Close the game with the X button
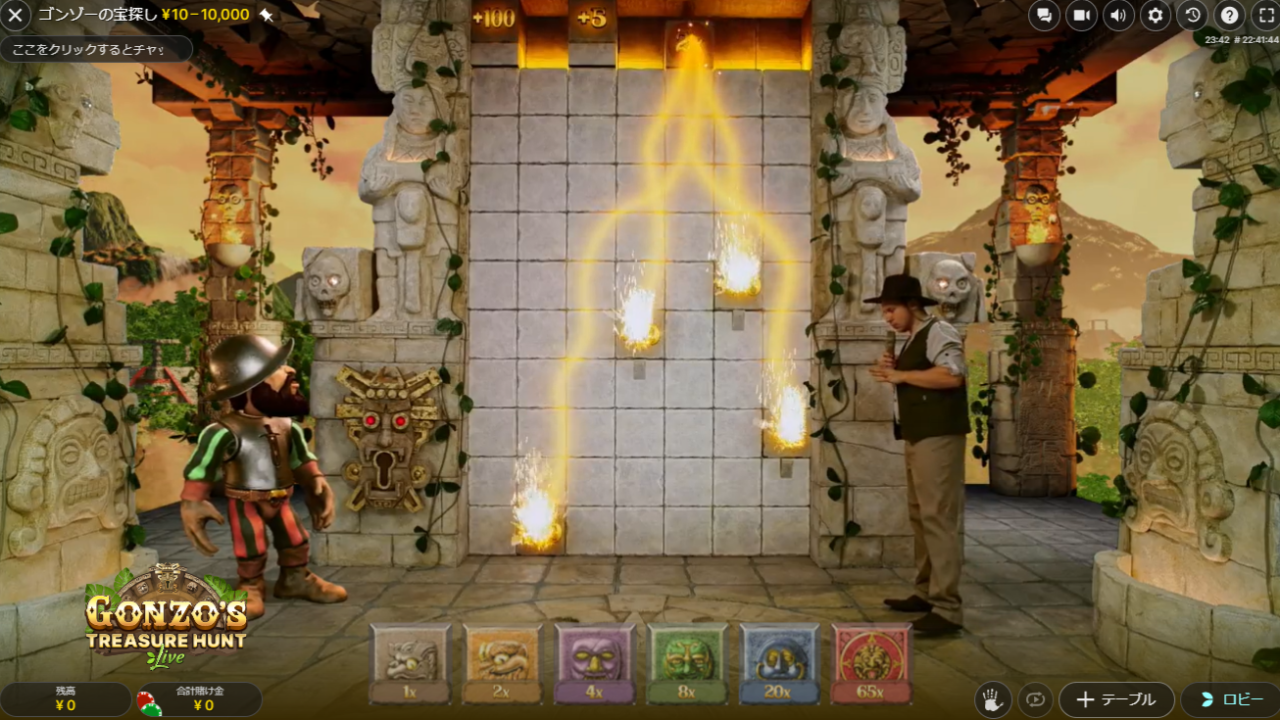Image resolution: width=1280 pixels, height=720 pixels. pos(16,15)
